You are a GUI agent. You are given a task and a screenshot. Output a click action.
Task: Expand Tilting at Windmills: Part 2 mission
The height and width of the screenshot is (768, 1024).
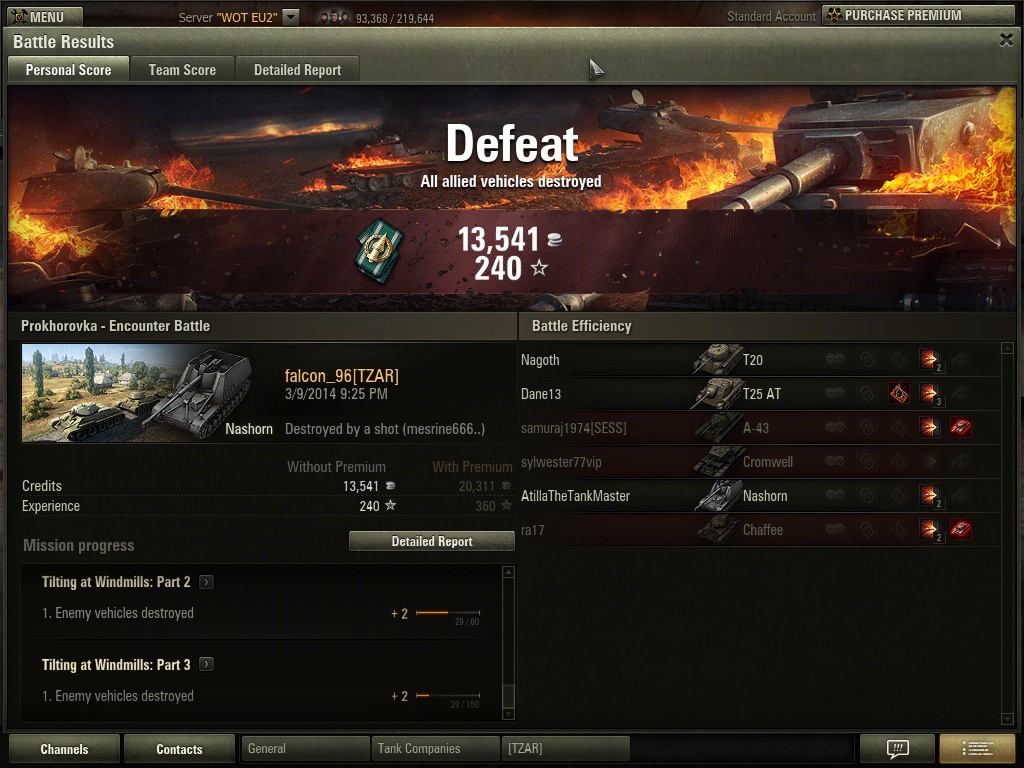206,582
